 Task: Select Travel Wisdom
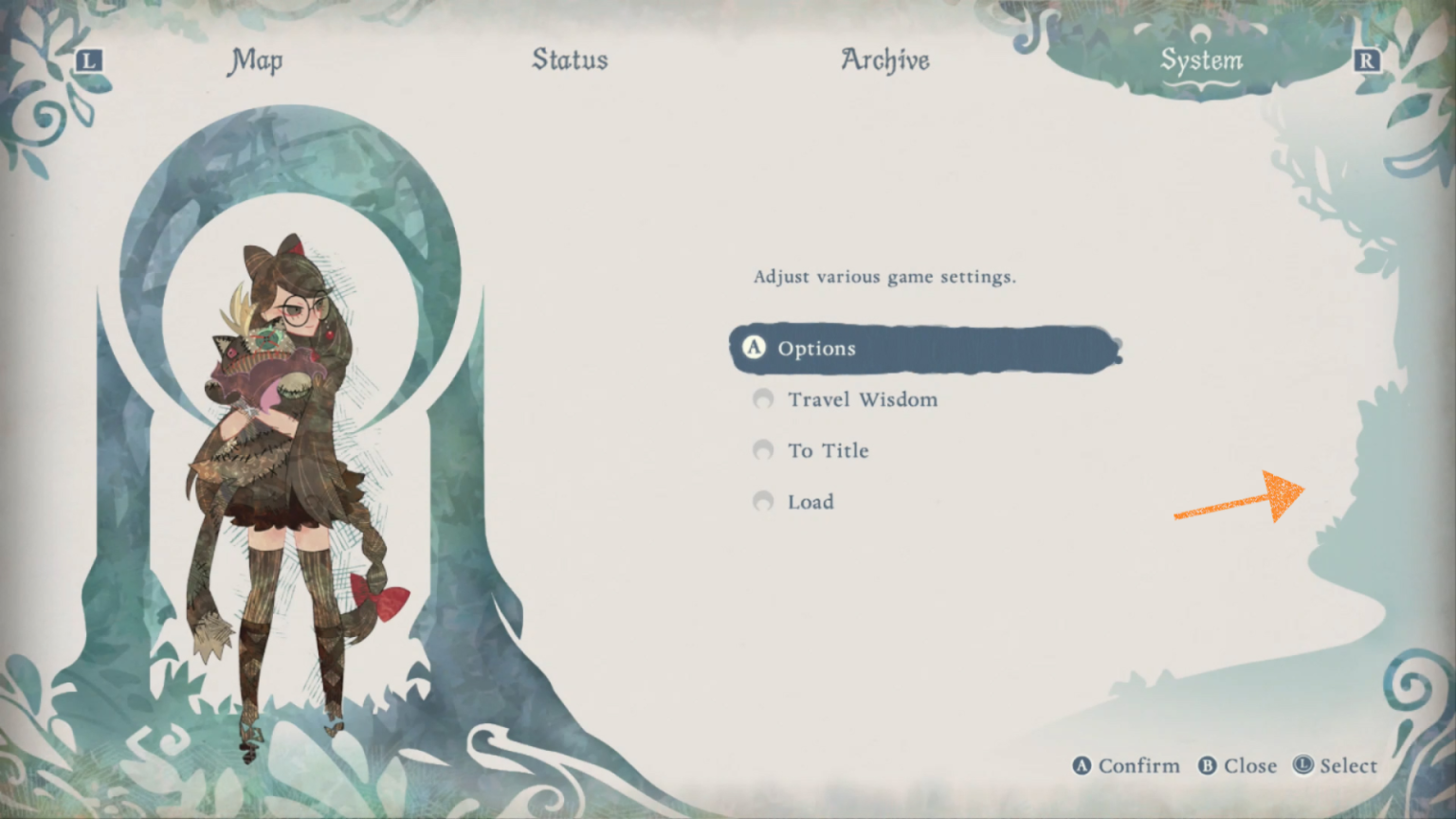coord(863,399)
